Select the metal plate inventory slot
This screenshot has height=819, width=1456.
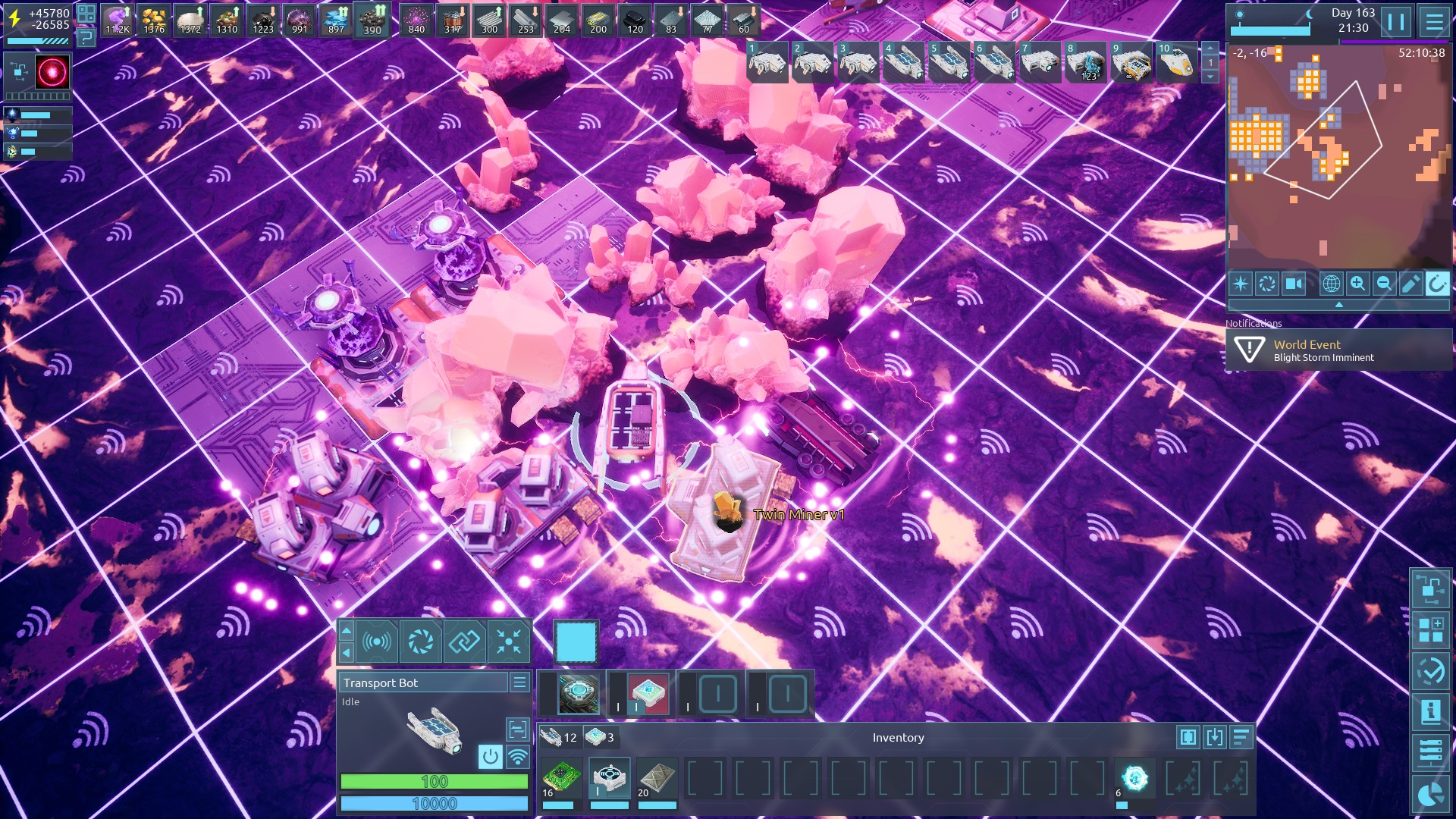pos(657,778)
